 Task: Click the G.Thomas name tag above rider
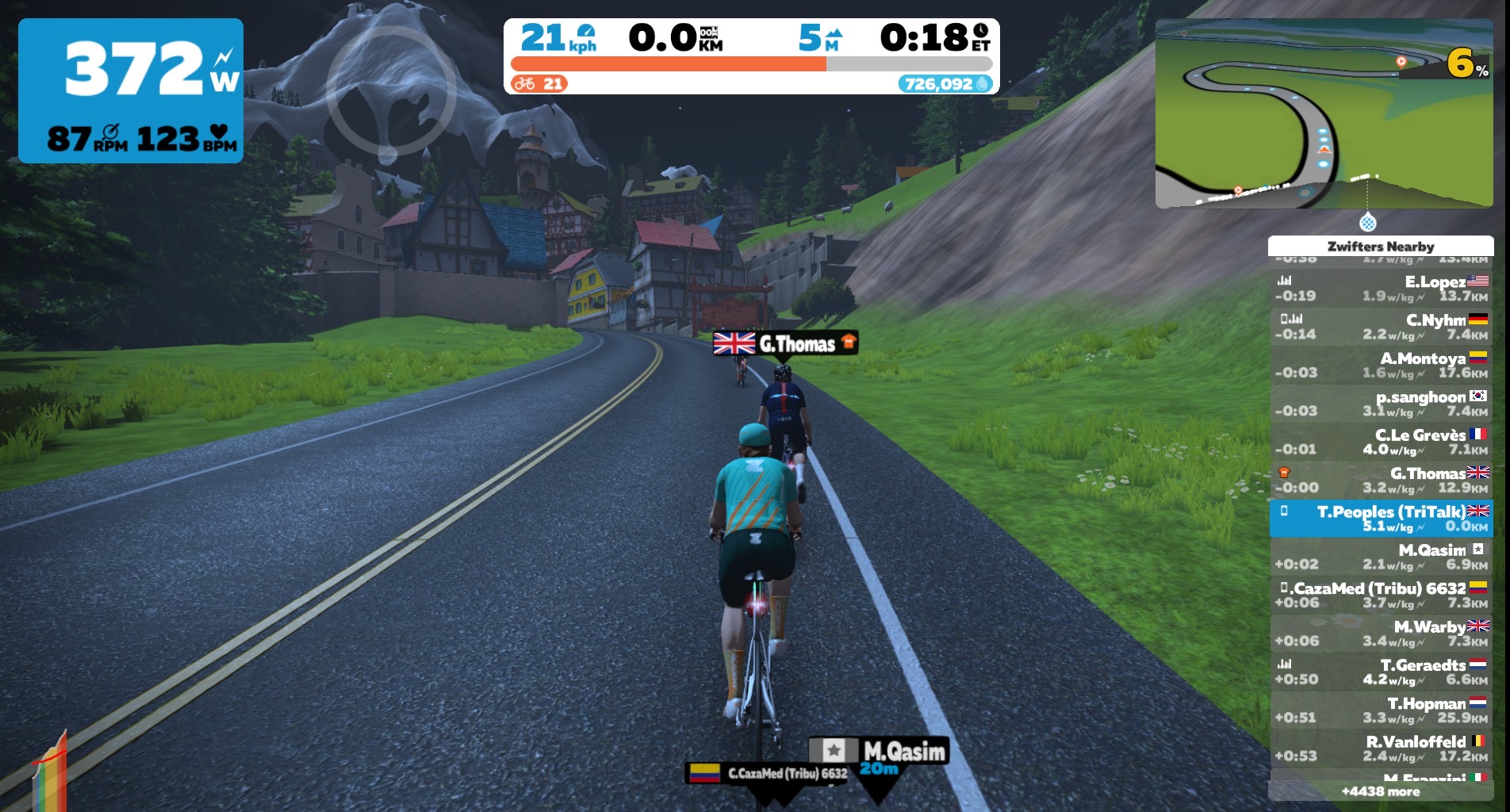[785, 343]
